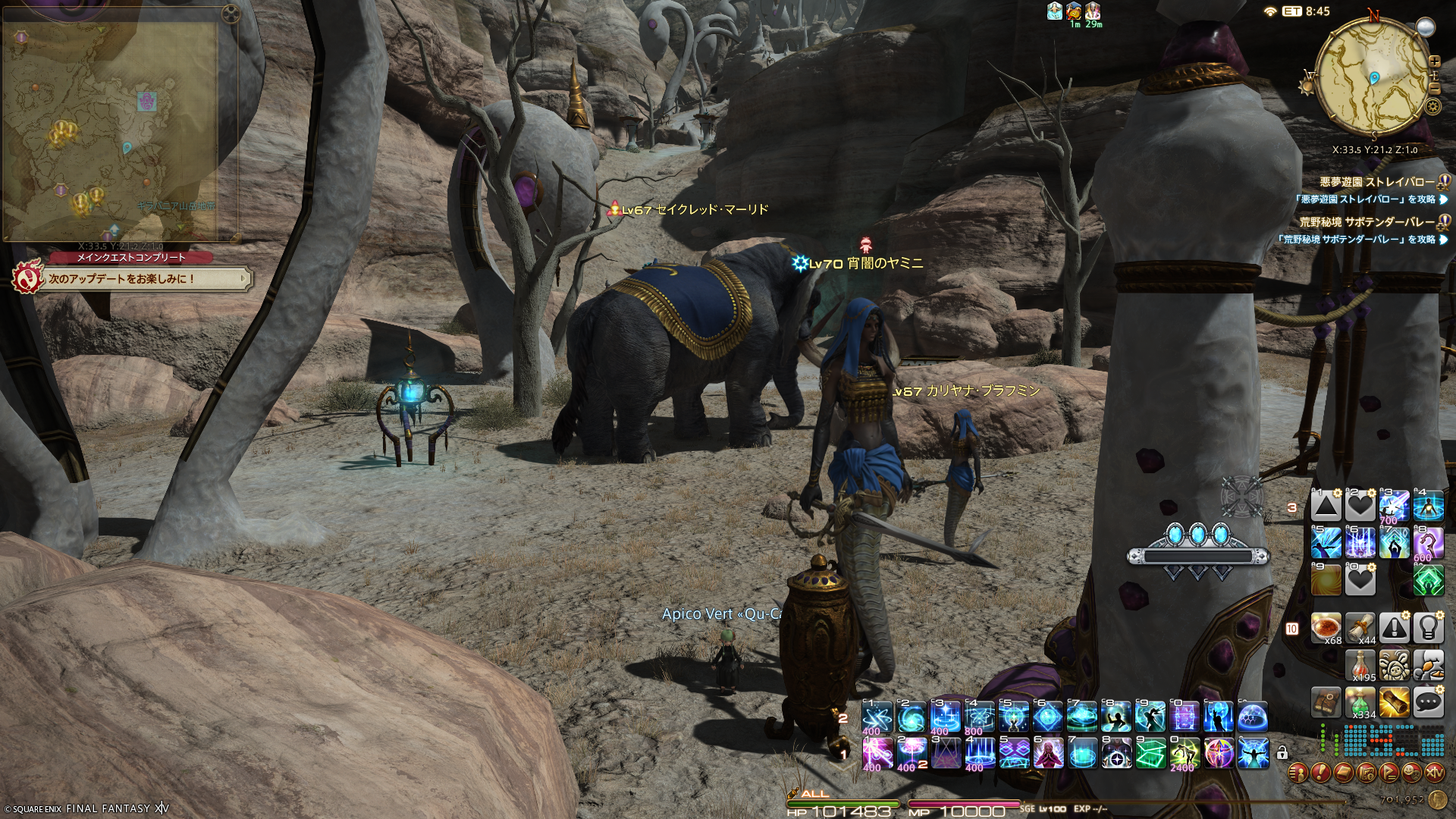Activate the green cube barrier ability

click(1150, 753)
